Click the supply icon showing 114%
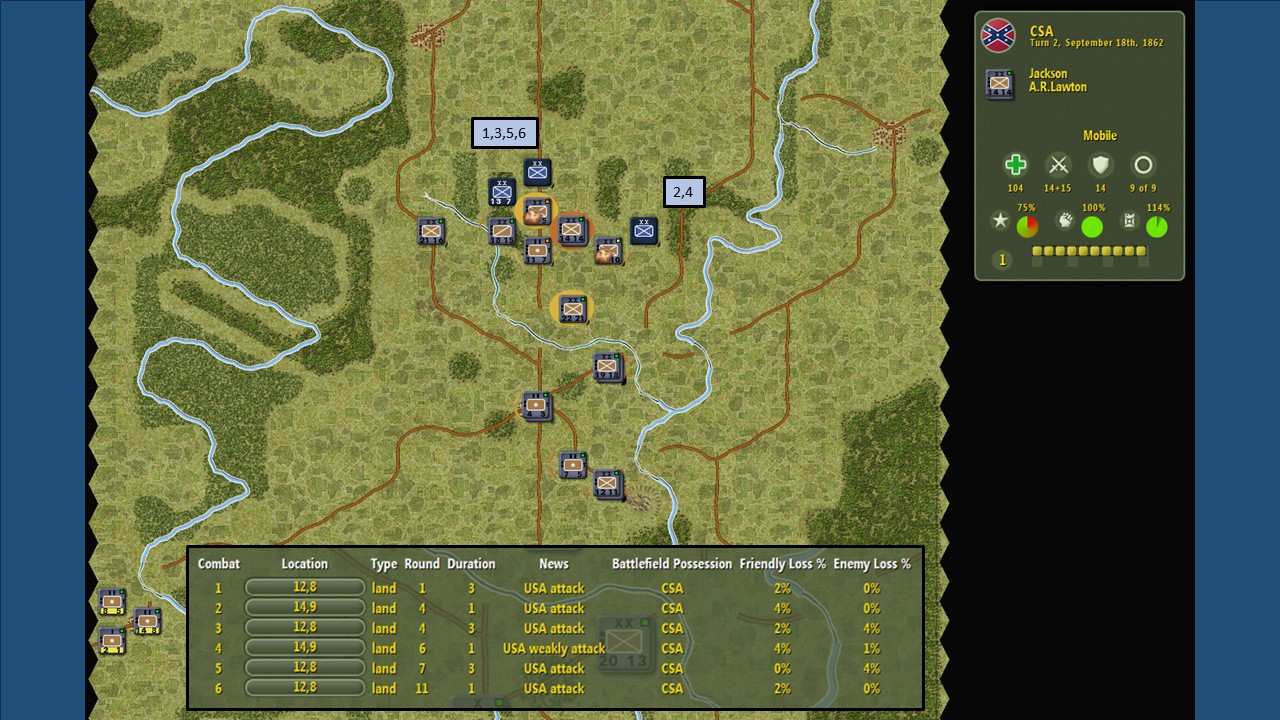The height and width of the screenshot is (720, 1280). pos(1131,221)
